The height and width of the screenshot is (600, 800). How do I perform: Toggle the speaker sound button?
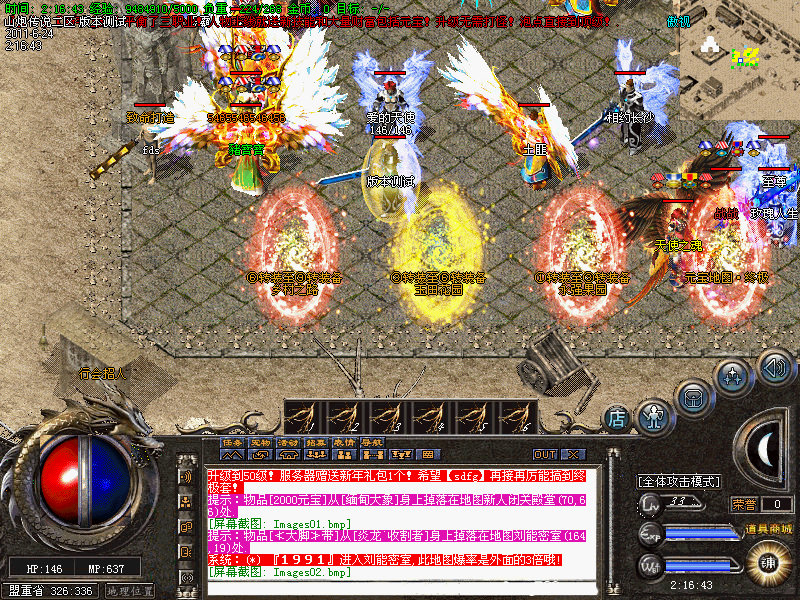pyautogui.click(x=773, y=366)
